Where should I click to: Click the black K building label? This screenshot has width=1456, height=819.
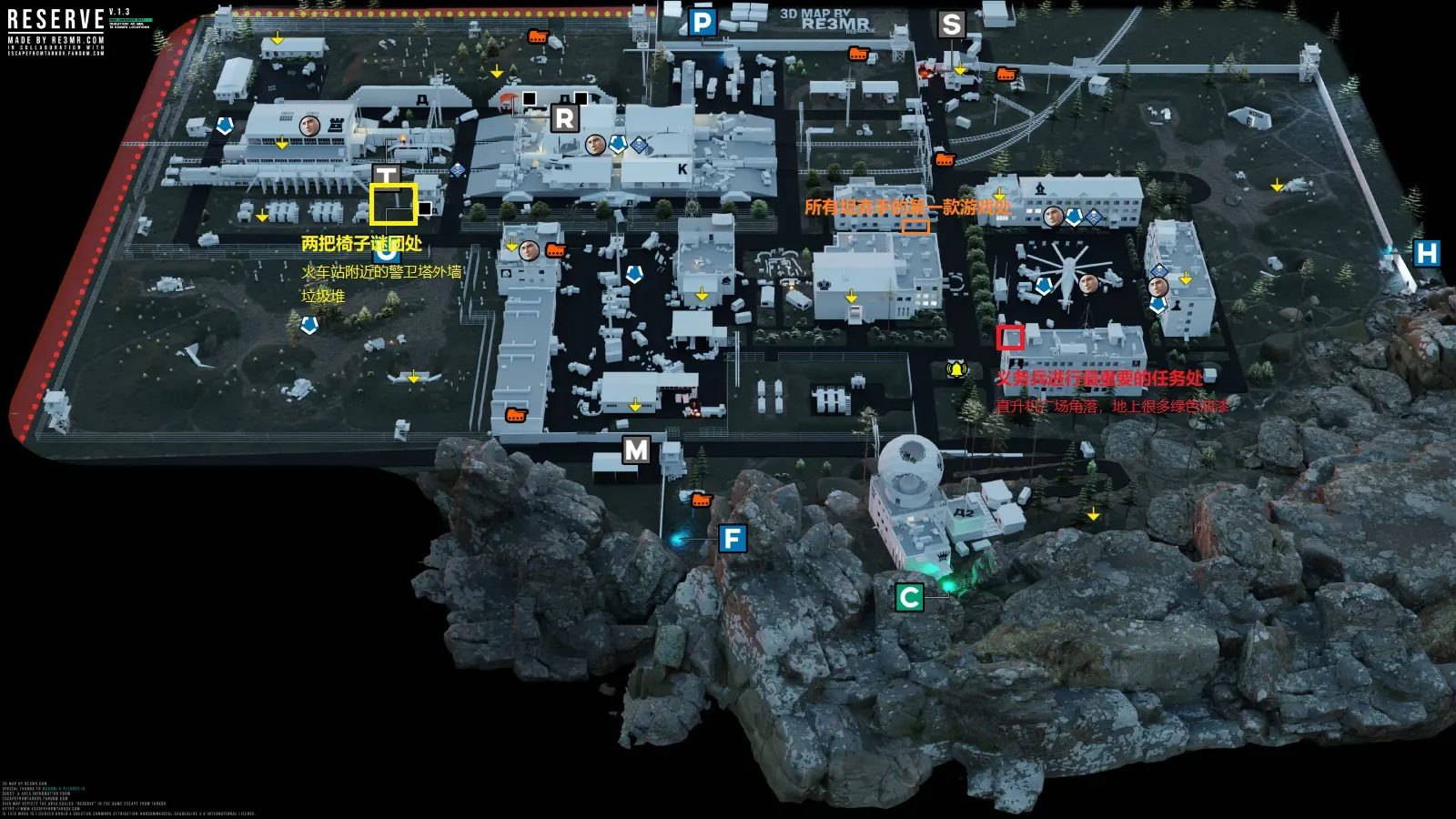coord(682,169)
